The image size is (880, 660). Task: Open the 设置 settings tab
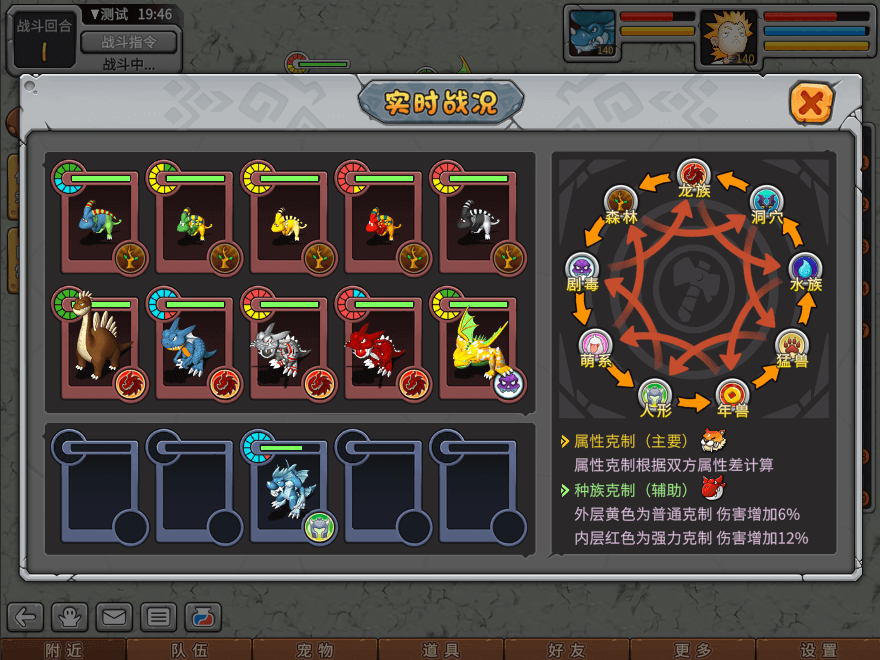pos(818,650)
